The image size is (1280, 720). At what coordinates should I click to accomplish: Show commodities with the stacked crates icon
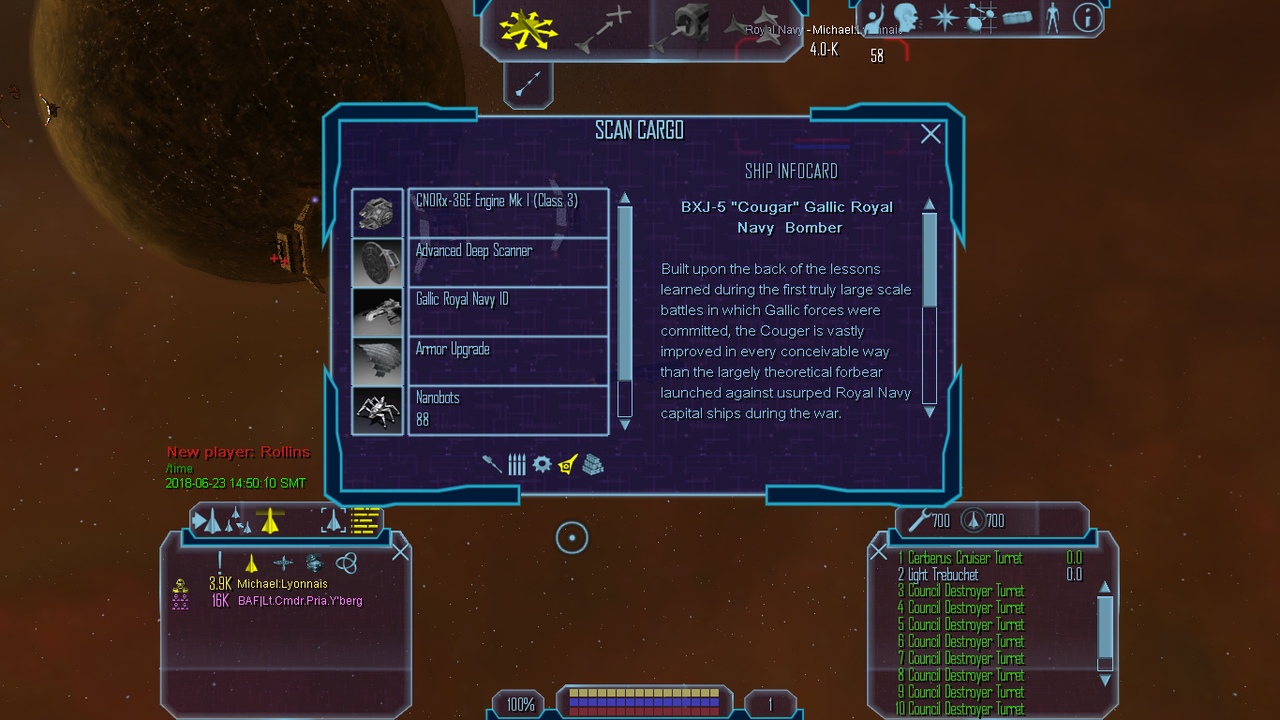(x=593, y=464)
